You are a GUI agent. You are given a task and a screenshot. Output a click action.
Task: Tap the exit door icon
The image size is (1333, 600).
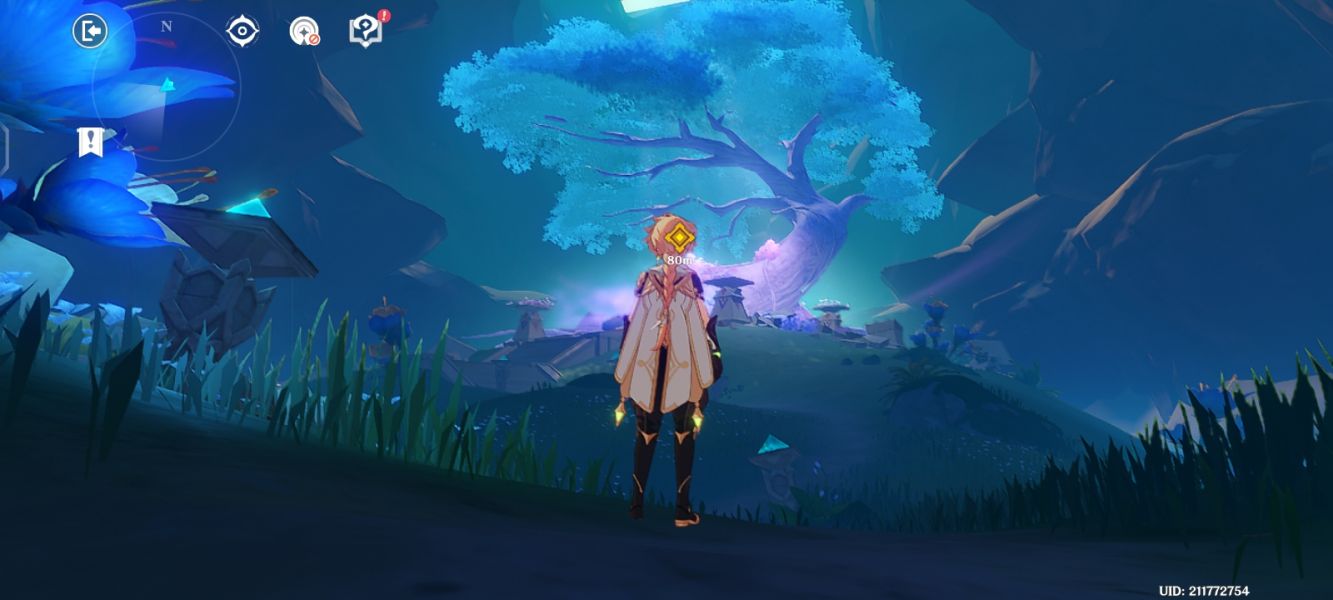pos(90,31)
